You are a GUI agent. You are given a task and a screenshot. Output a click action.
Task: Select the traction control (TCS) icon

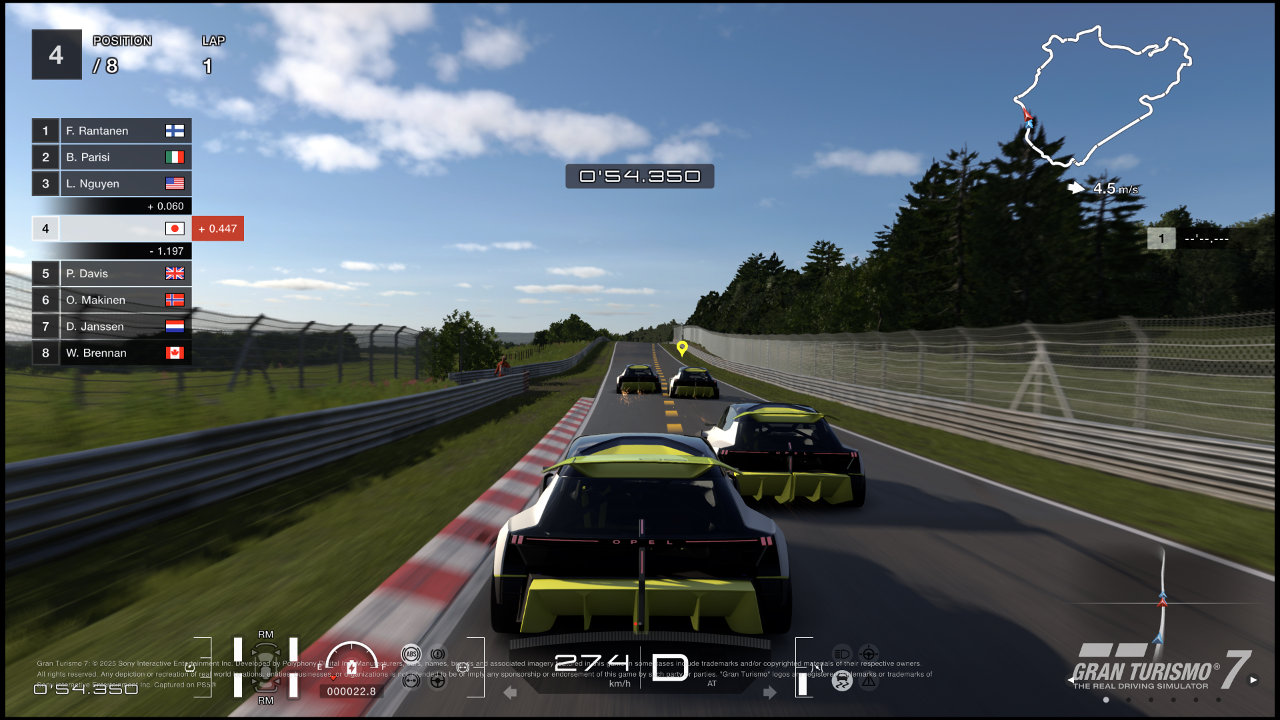tap(843, 681)
